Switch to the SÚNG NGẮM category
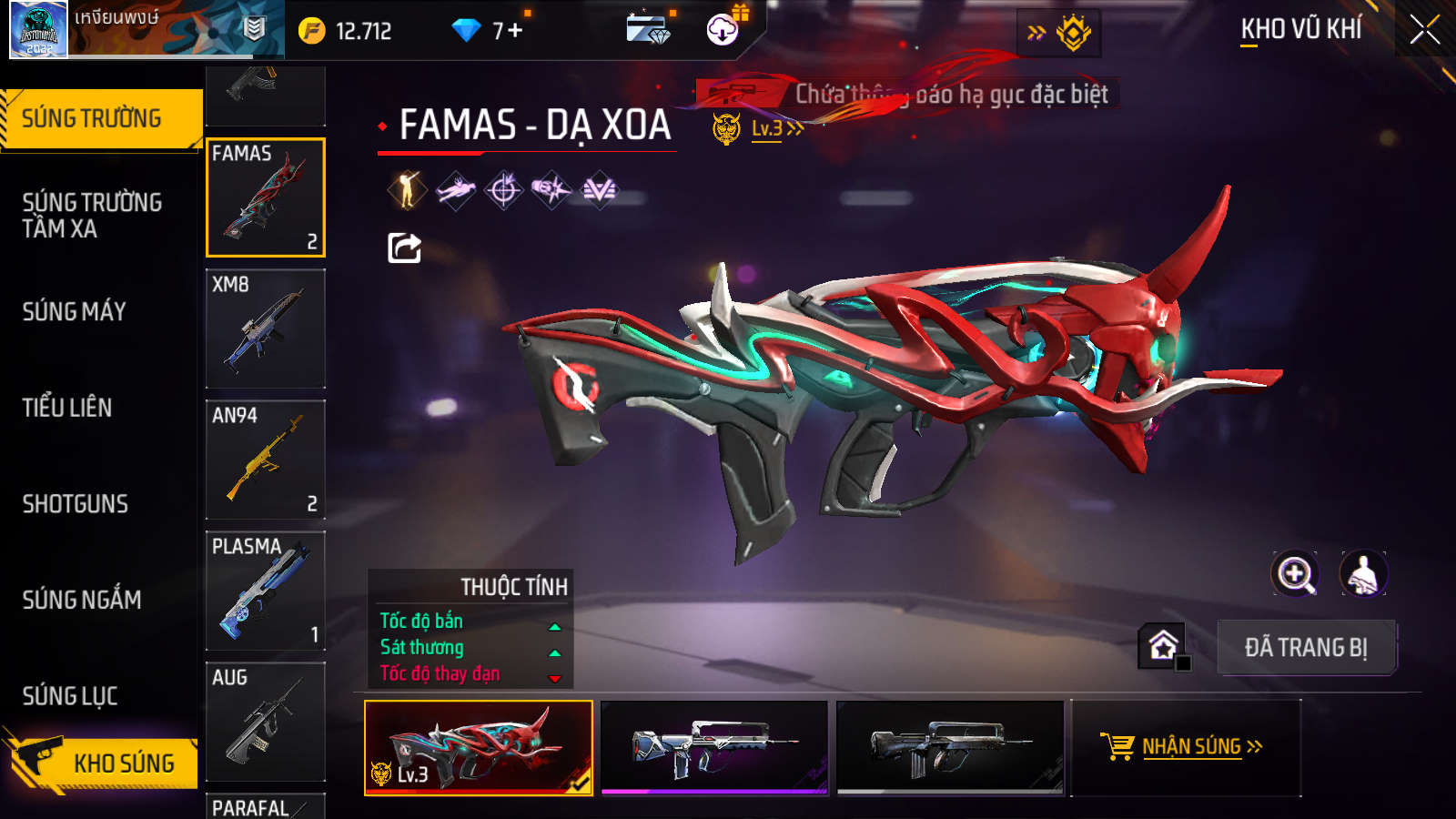Screen dimensions: 1456x819 click(82, 600)
